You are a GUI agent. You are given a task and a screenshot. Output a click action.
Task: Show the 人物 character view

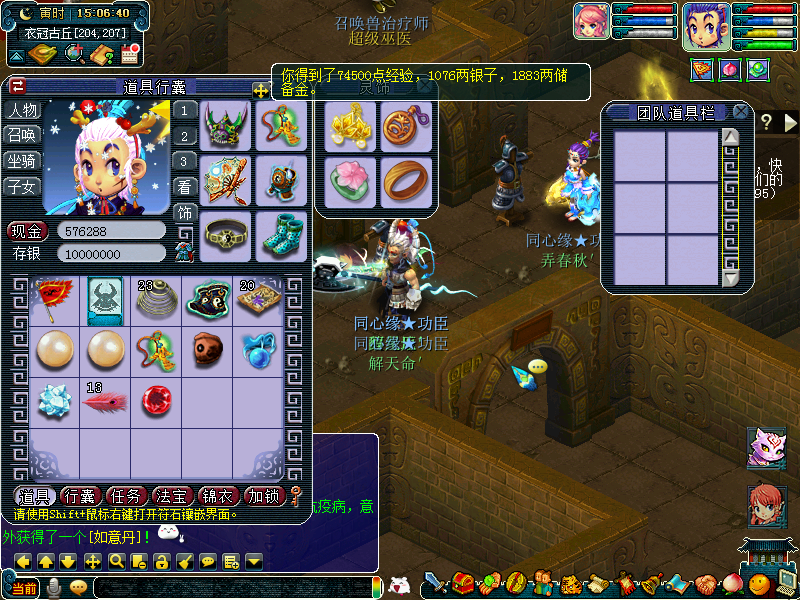(x=22, y=110)
